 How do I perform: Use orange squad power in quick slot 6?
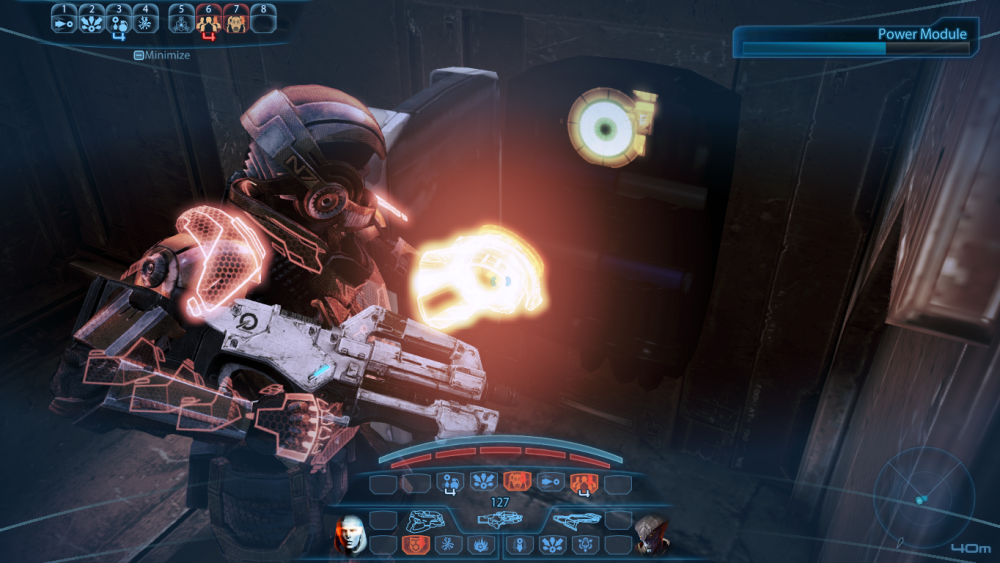pos(209,23)
